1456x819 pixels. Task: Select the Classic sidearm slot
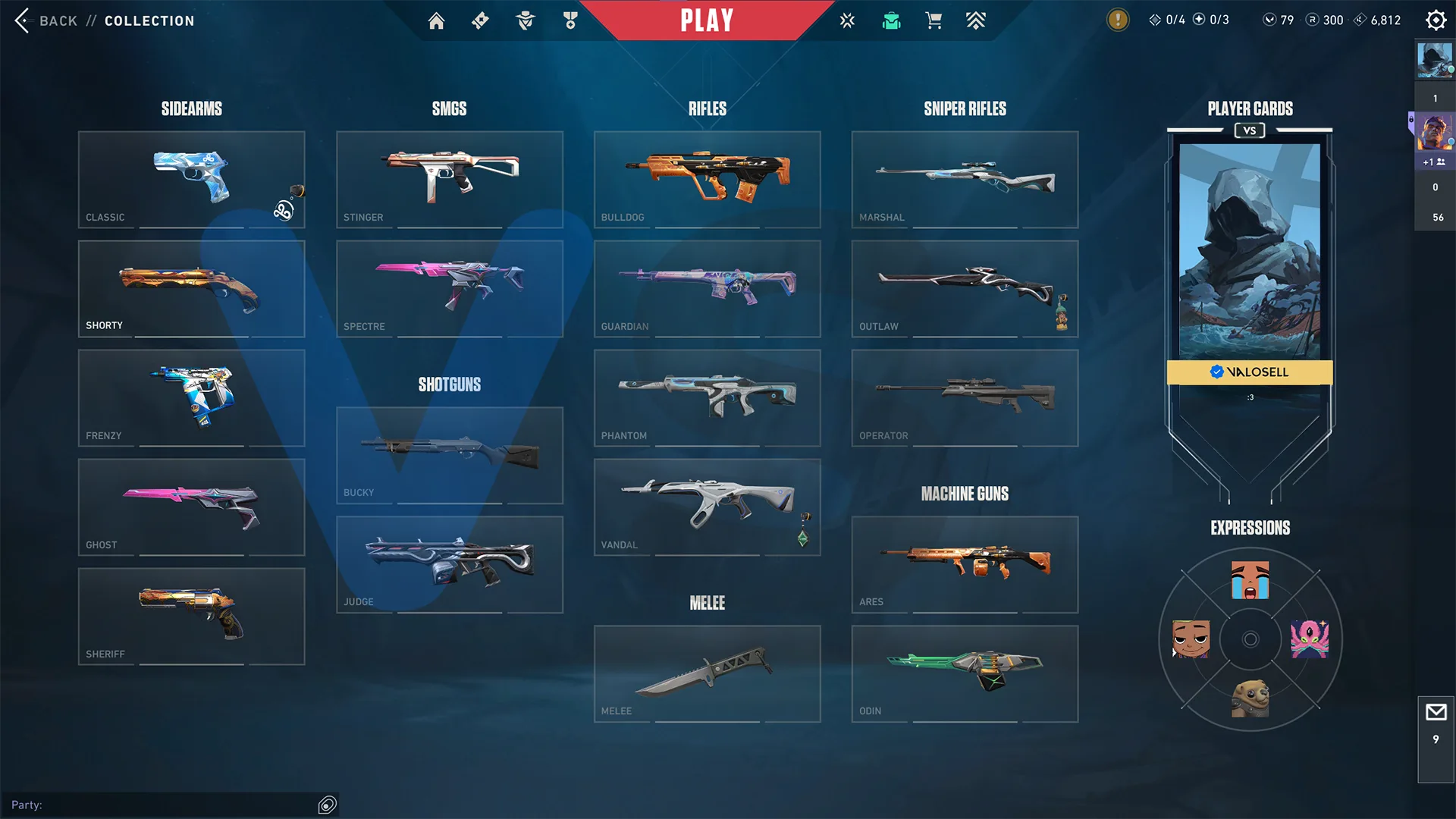pyautogui.click(x=191, y=179)
